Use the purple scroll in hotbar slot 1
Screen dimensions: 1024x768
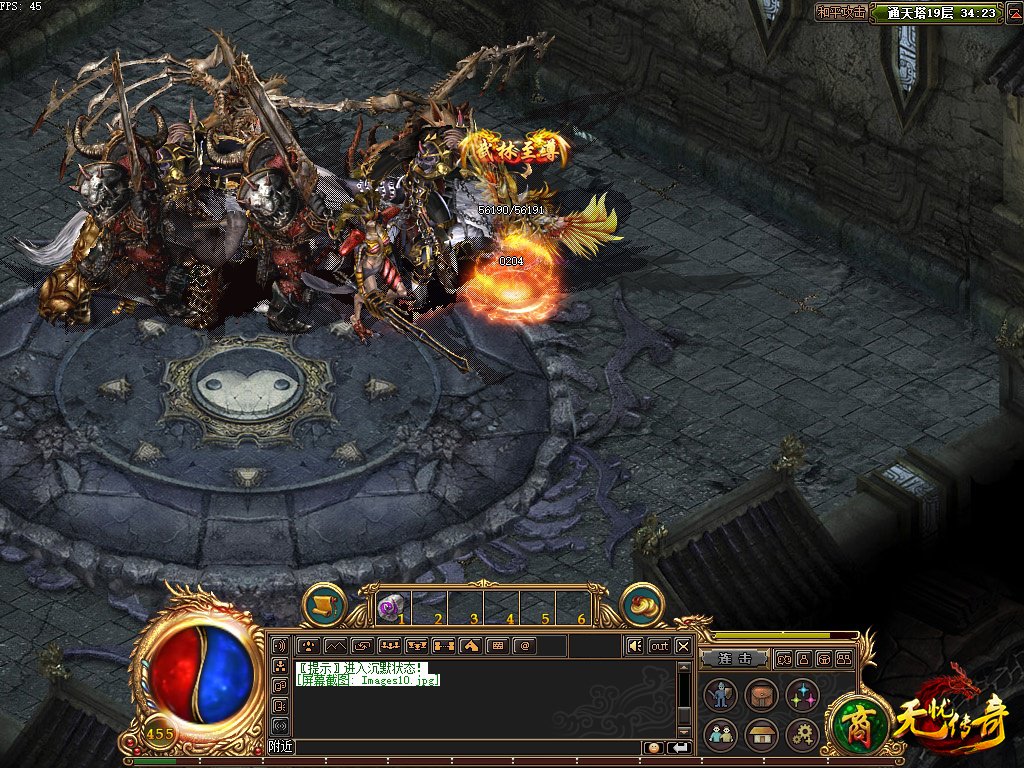pyautogui.click(x=389, y=605)
